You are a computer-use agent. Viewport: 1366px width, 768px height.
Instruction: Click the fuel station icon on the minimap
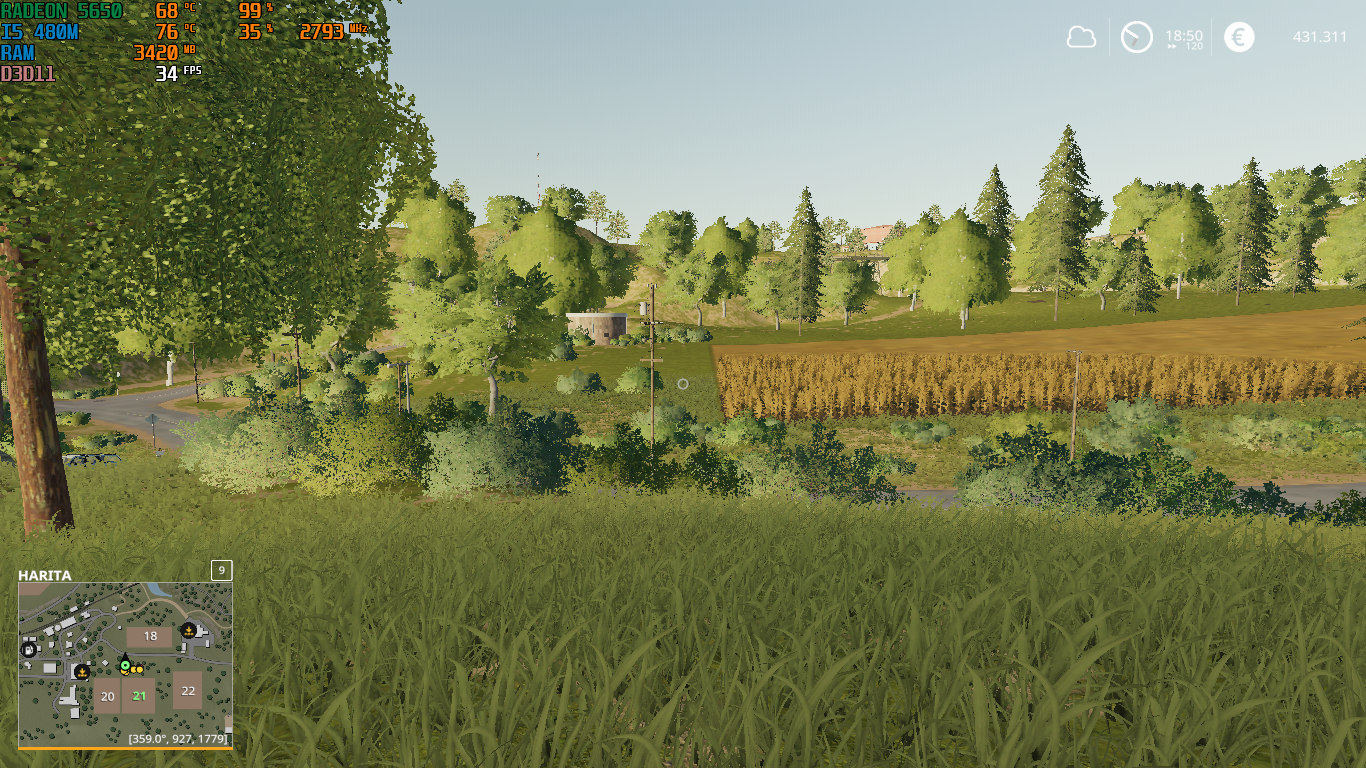tap(28, 649)
